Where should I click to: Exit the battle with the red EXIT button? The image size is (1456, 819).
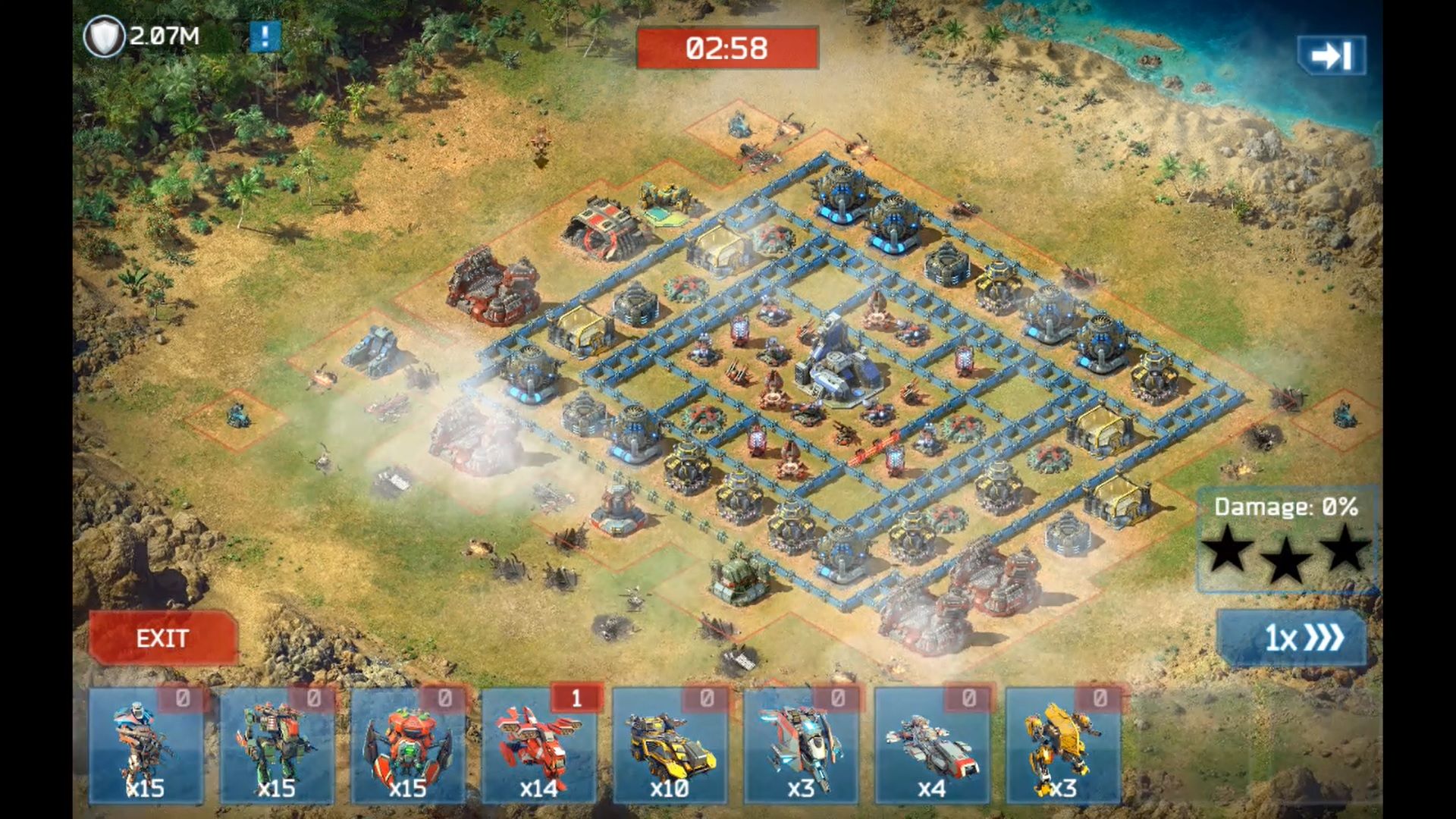coord(162,639)
